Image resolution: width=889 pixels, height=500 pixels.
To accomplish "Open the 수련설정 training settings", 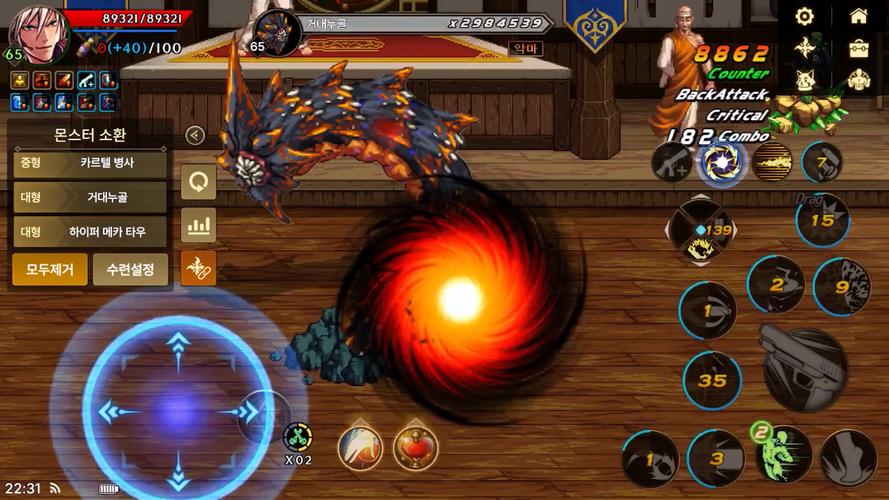I will click(130, 269).
